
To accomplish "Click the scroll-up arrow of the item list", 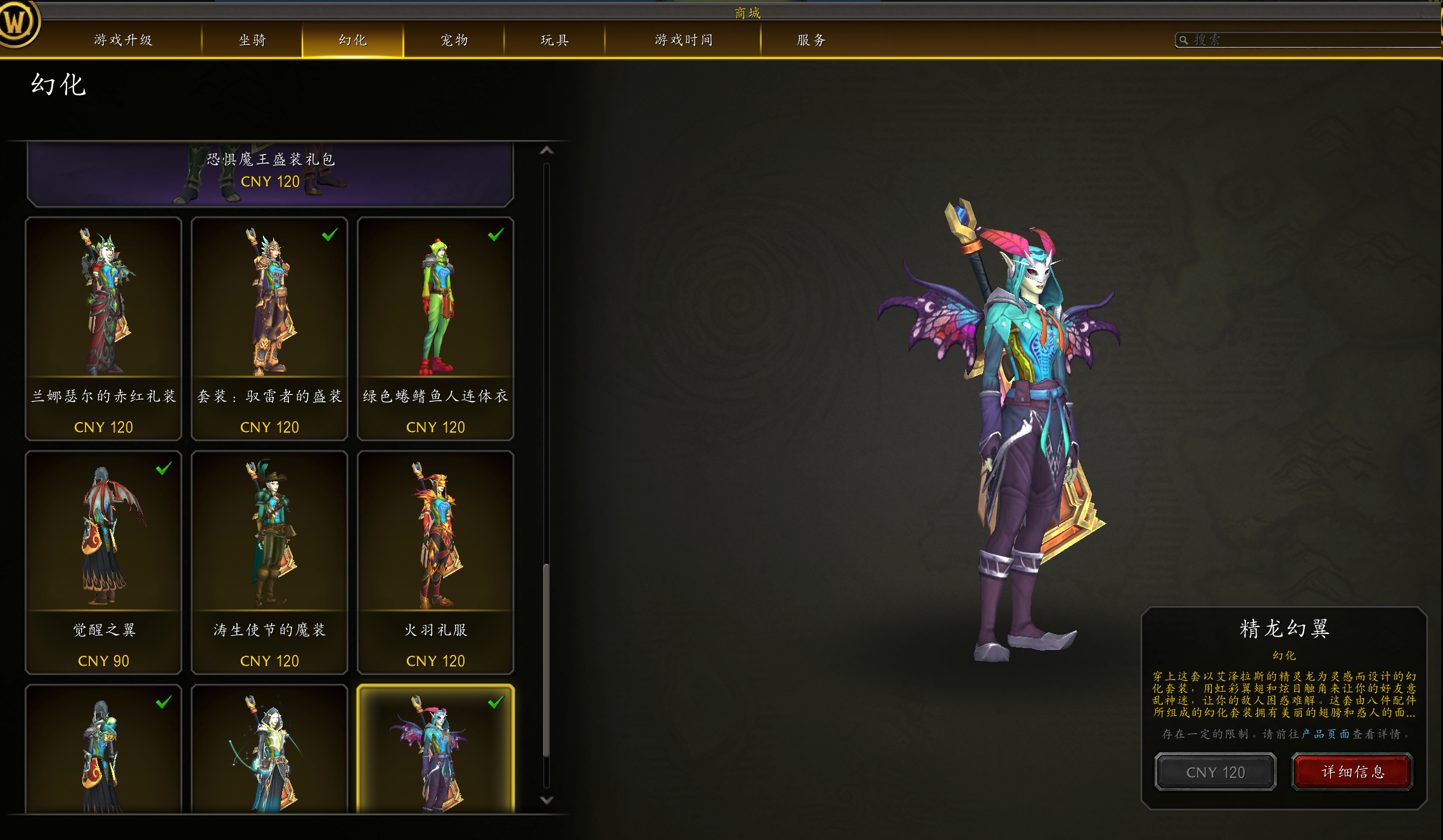I will pyautogui.click(x=546, y=151).
